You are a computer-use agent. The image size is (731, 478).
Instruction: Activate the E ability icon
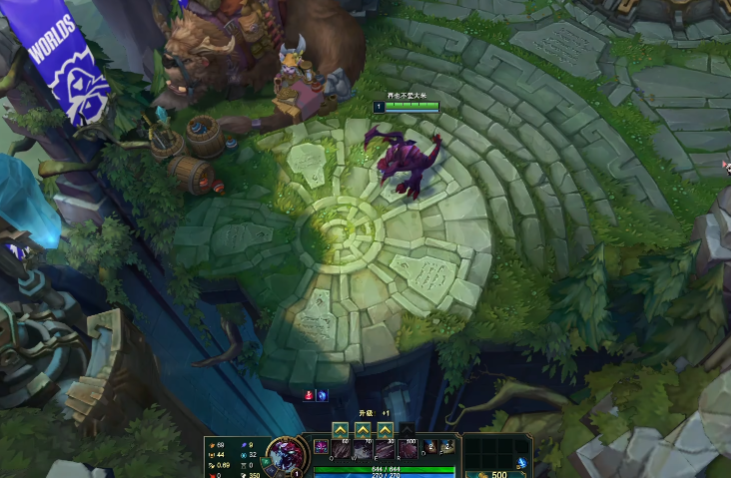point(386,449)
